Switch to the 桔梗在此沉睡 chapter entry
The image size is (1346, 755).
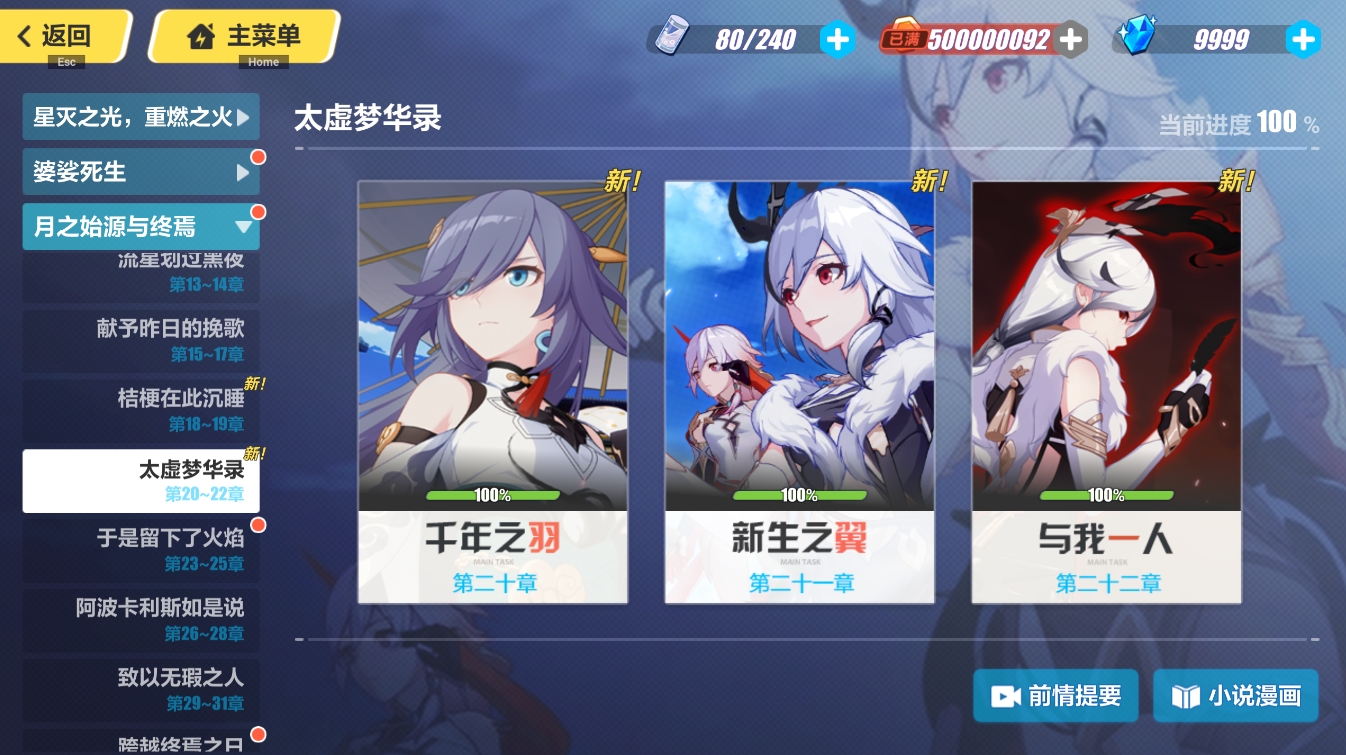[x=141, y=408]
